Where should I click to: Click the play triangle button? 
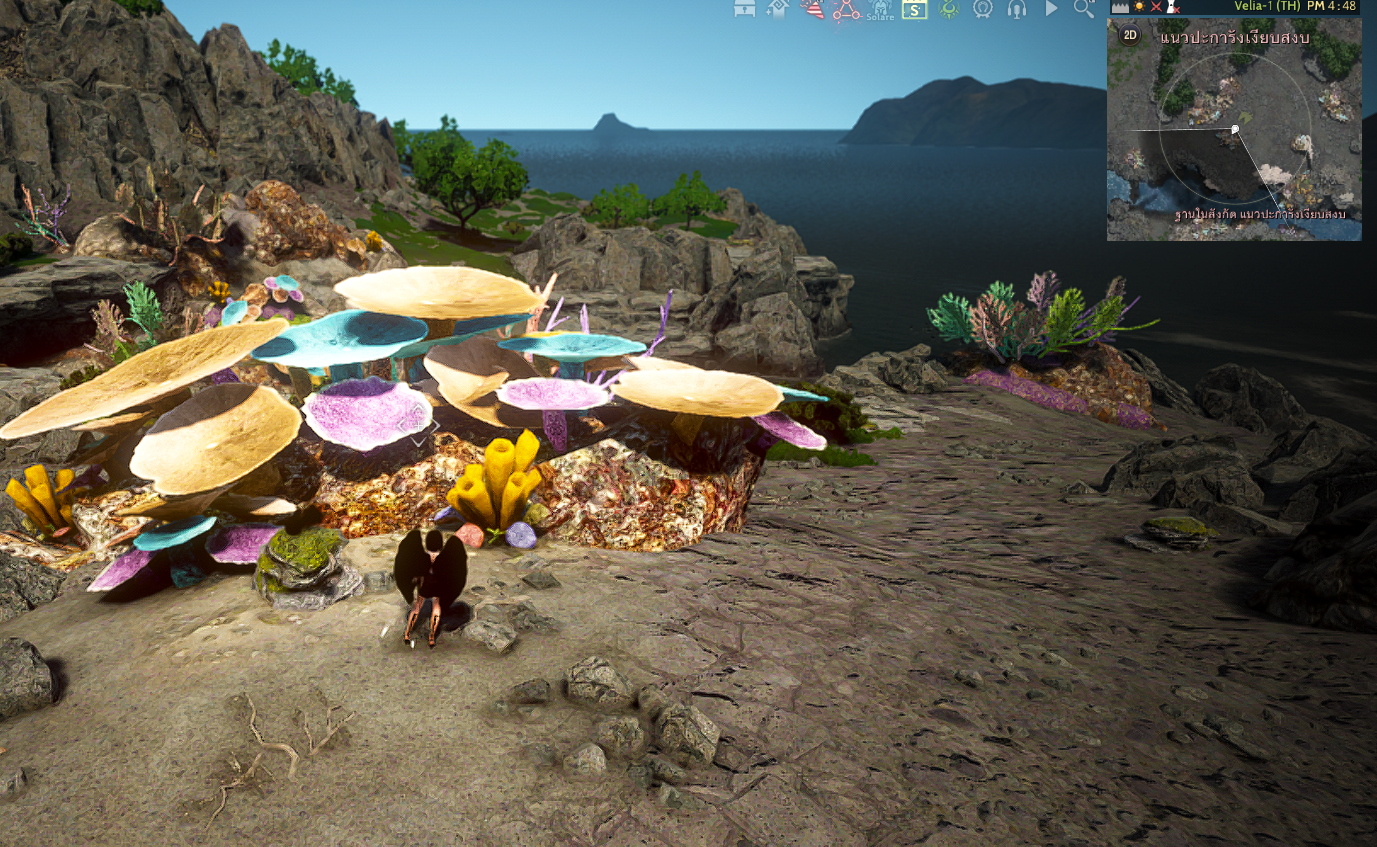1051,9
